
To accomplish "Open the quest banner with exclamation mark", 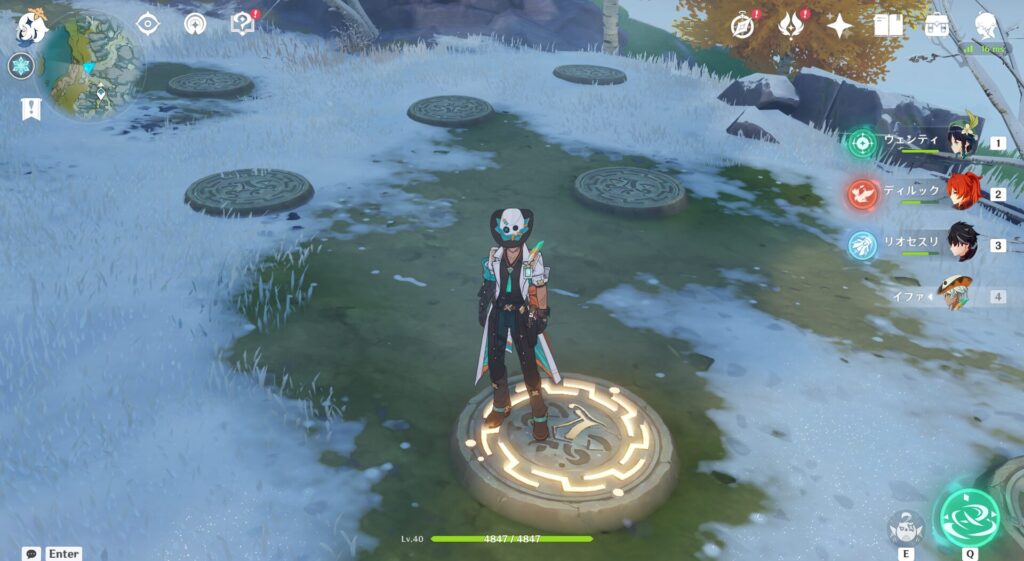I will [30, 109].
